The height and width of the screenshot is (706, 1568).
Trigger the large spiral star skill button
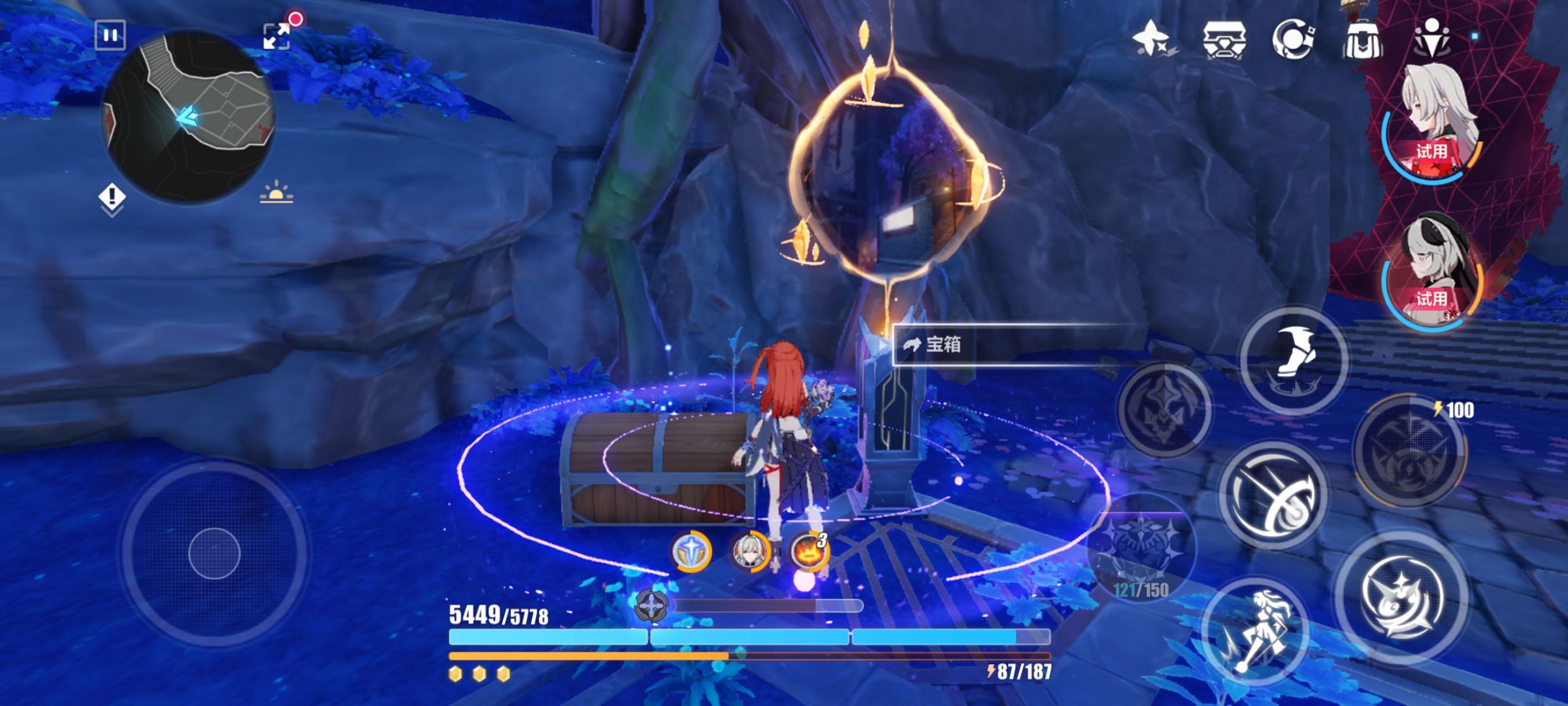click(x=1401, y=596)
